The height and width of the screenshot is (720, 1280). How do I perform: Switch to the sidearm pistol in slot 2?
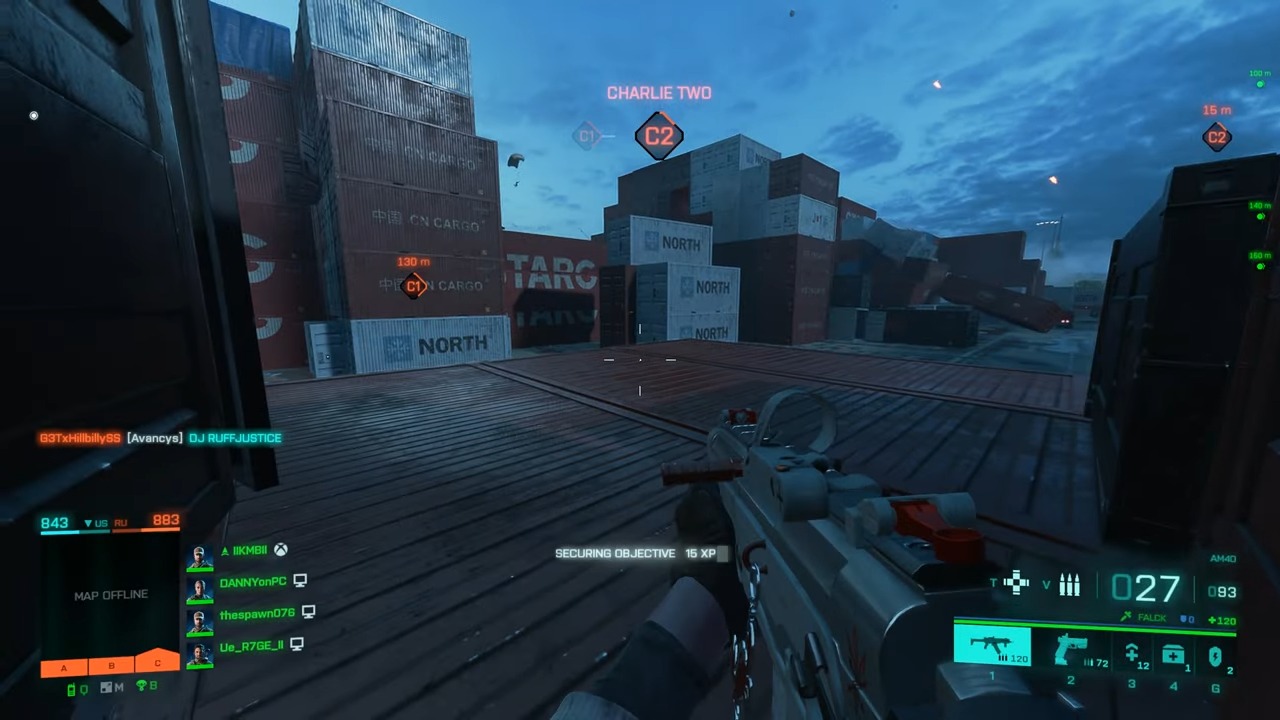[x=1070, y=650]
